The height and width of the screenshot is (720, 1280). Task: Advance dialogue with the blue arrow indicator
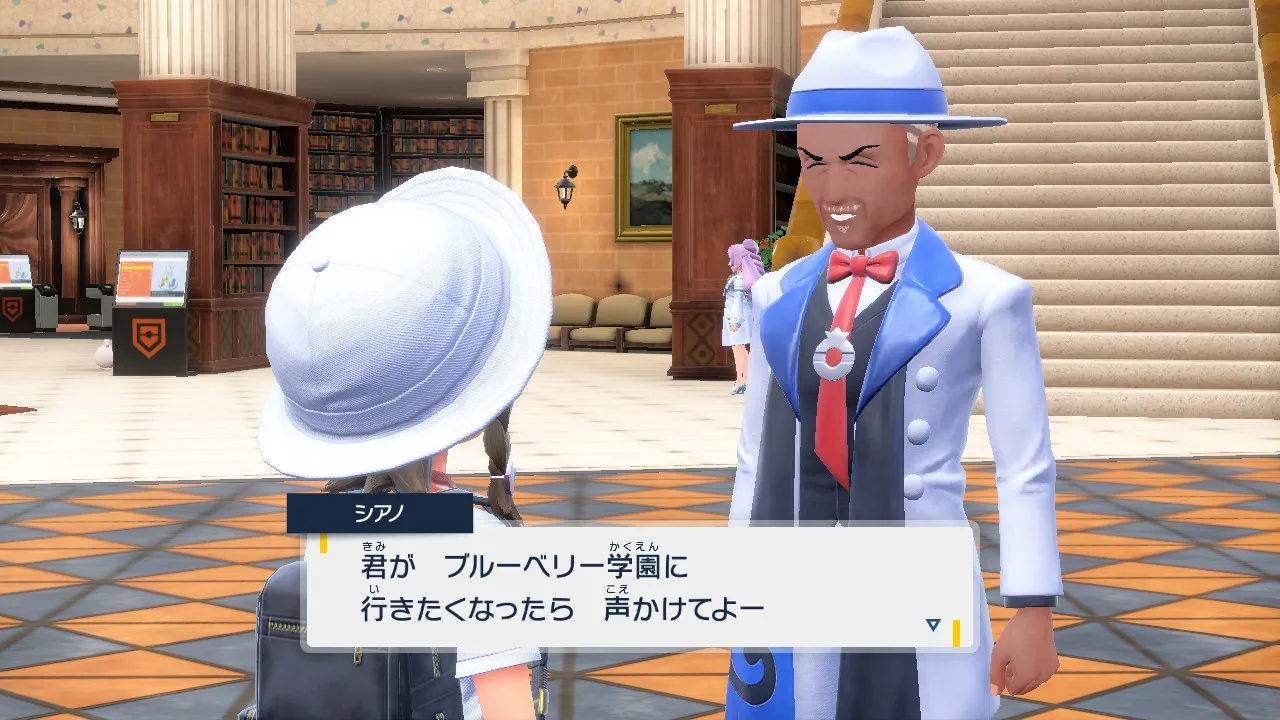pyautogui.click(x=933, y=625)
